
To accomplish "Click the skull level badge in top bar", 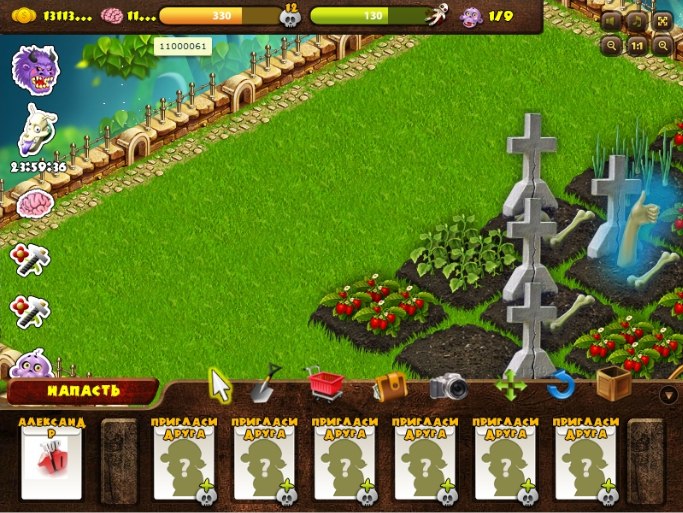I will (292, 16).
